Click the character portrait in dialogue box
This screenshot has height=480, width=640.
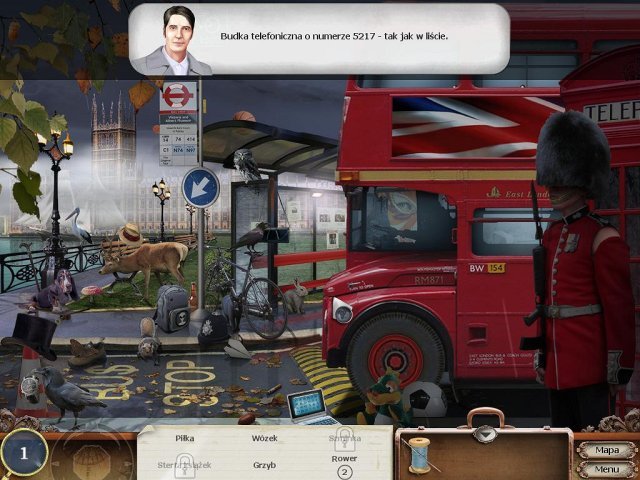tap(171, 40)
